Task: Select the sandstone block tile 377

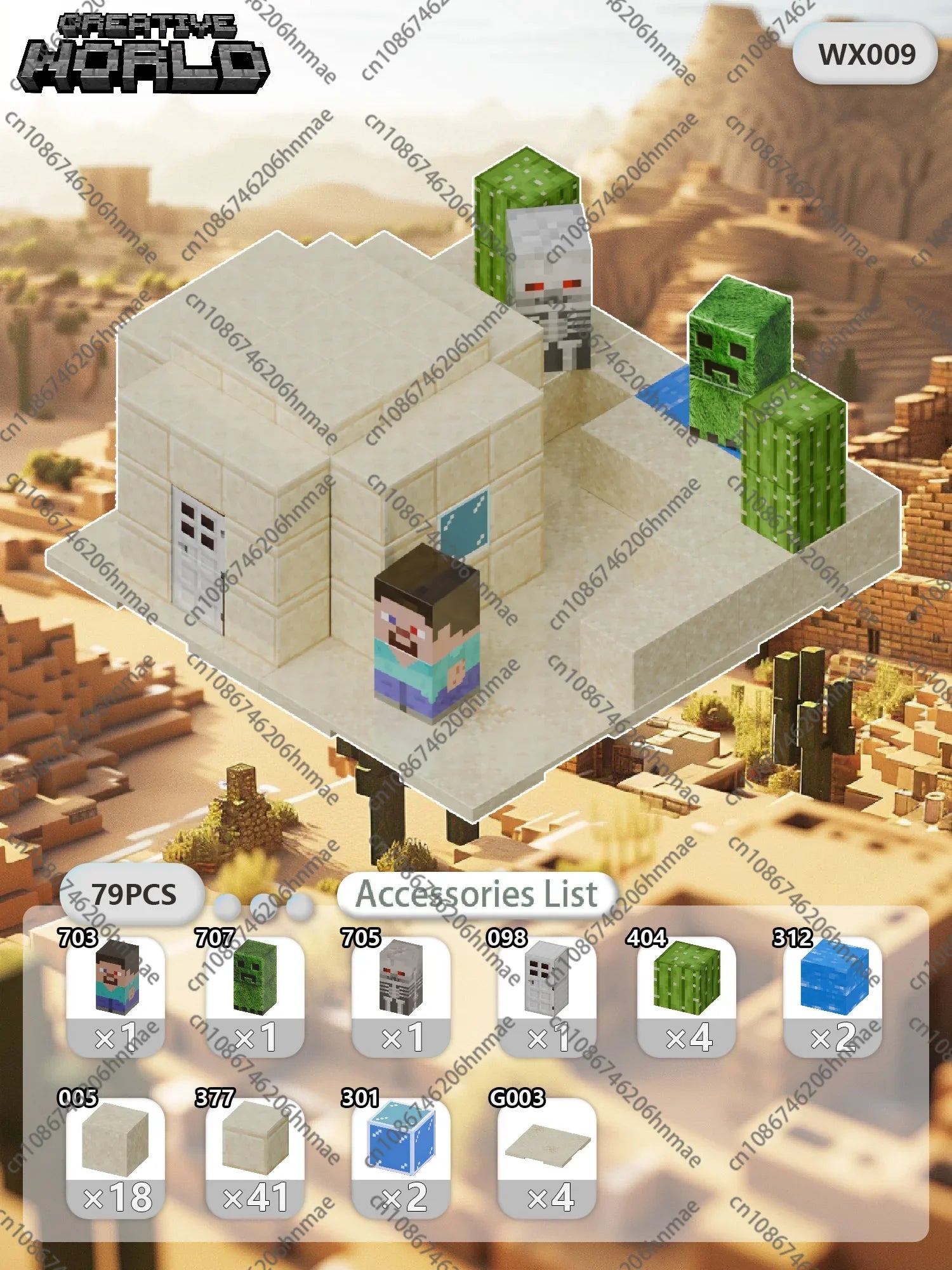Action: 255,1156
